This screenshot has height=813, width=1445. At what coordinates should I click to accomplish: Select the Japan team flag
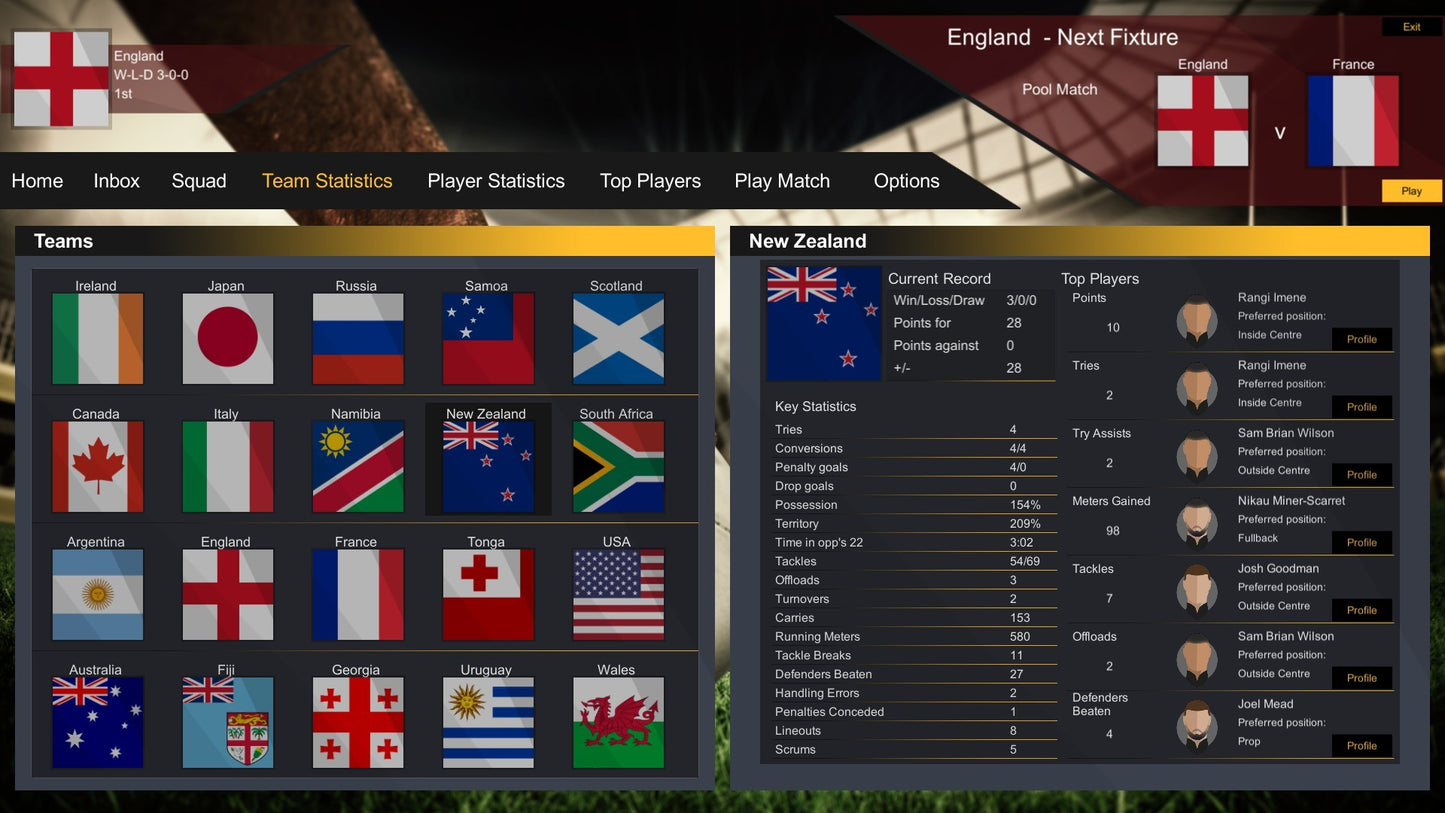[x=227, y=338]
